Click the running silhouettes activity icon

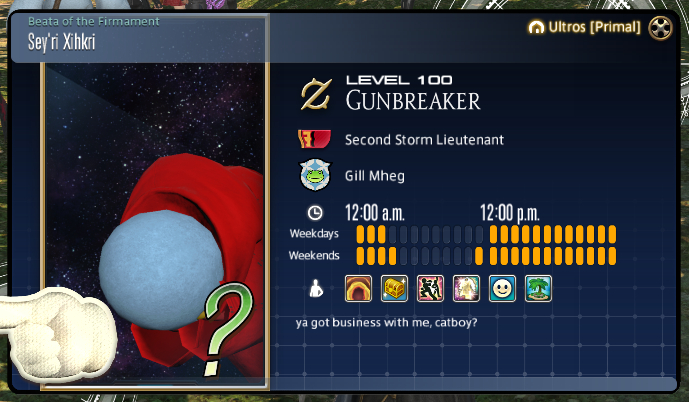point(431,289)
